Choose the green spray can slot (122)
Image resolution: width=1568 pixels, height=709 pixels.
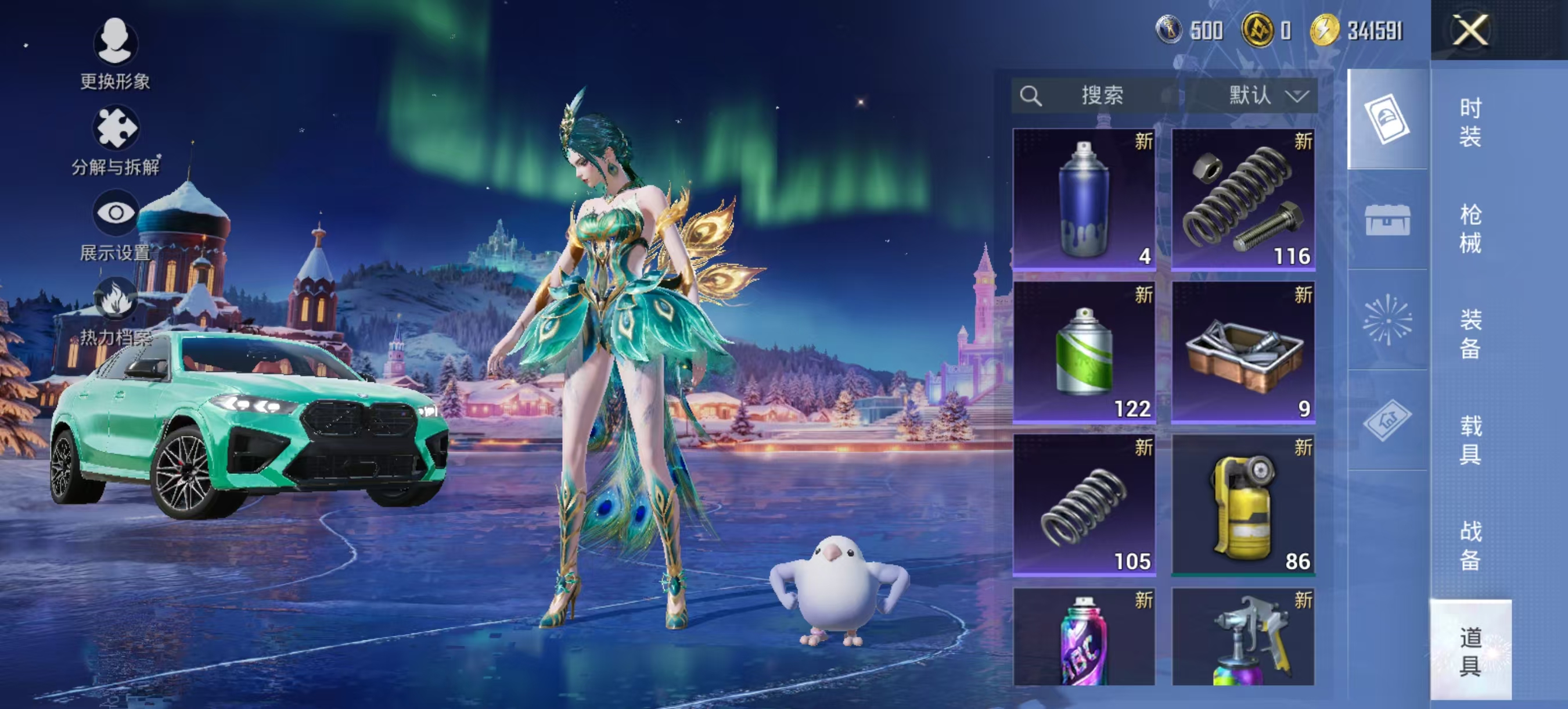click(1084, 352)
